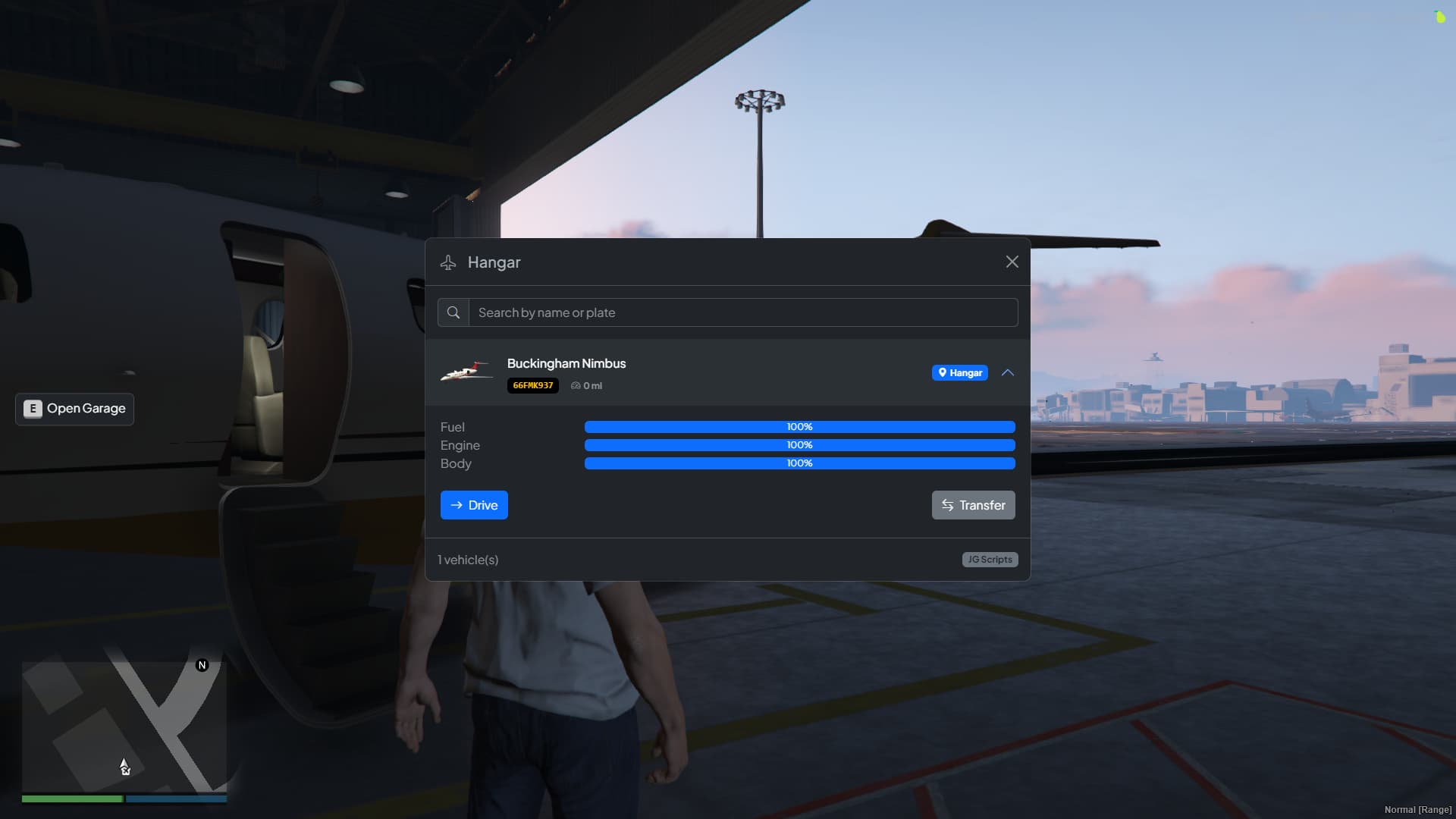Click the E keybind icon next to Open Garage

tap(32, 409)
